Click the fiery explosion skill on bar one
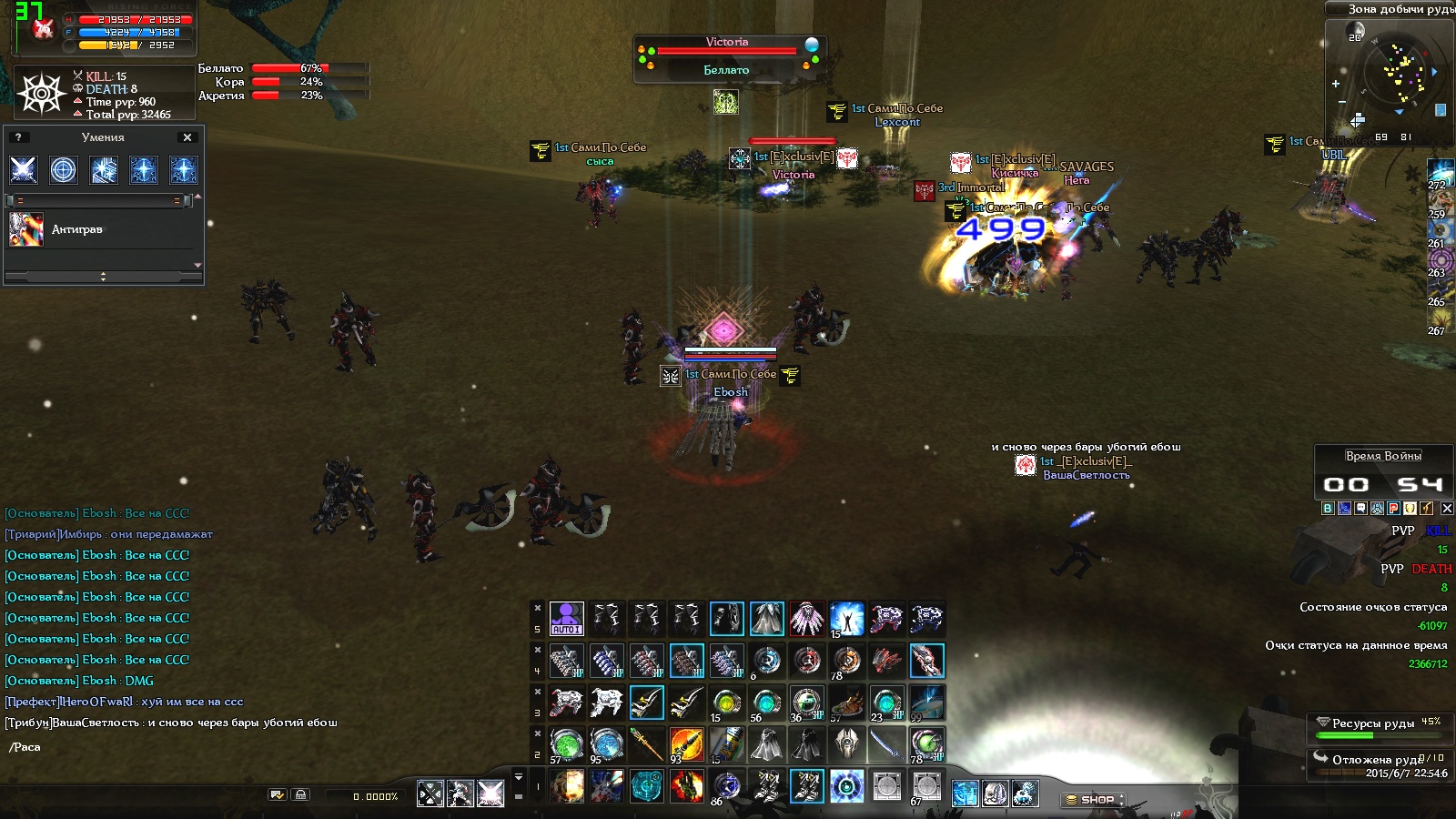Image resolution: width=1456 pixels, height=819 pixels. click(566, 785)
